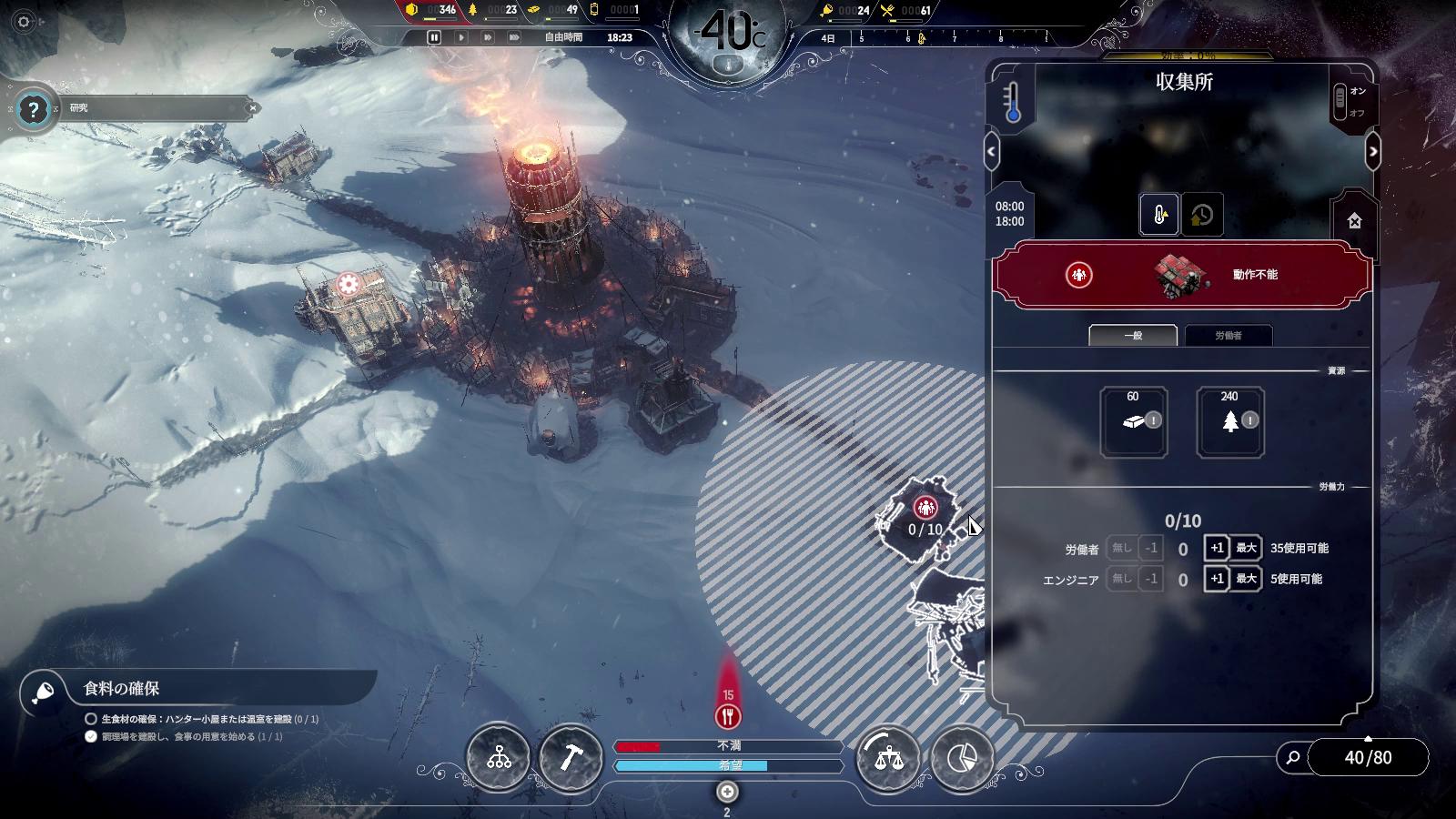
Task: Switch to the 労働者 tab
Action: click(1228, 336)
